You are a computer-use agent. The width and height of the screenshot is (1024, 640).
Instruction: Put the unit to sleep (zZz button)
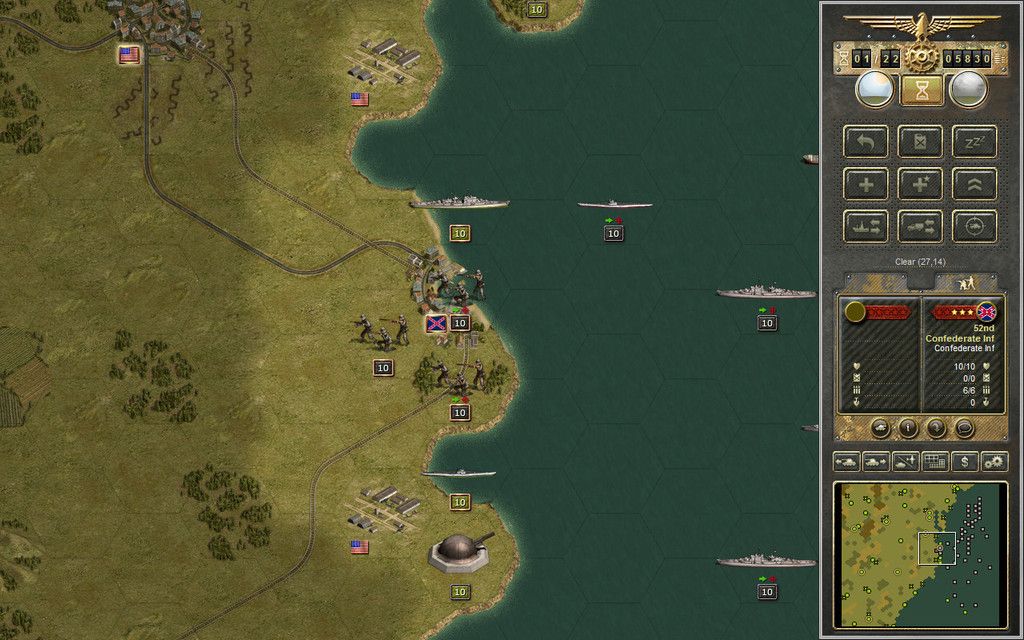[974, 141]
